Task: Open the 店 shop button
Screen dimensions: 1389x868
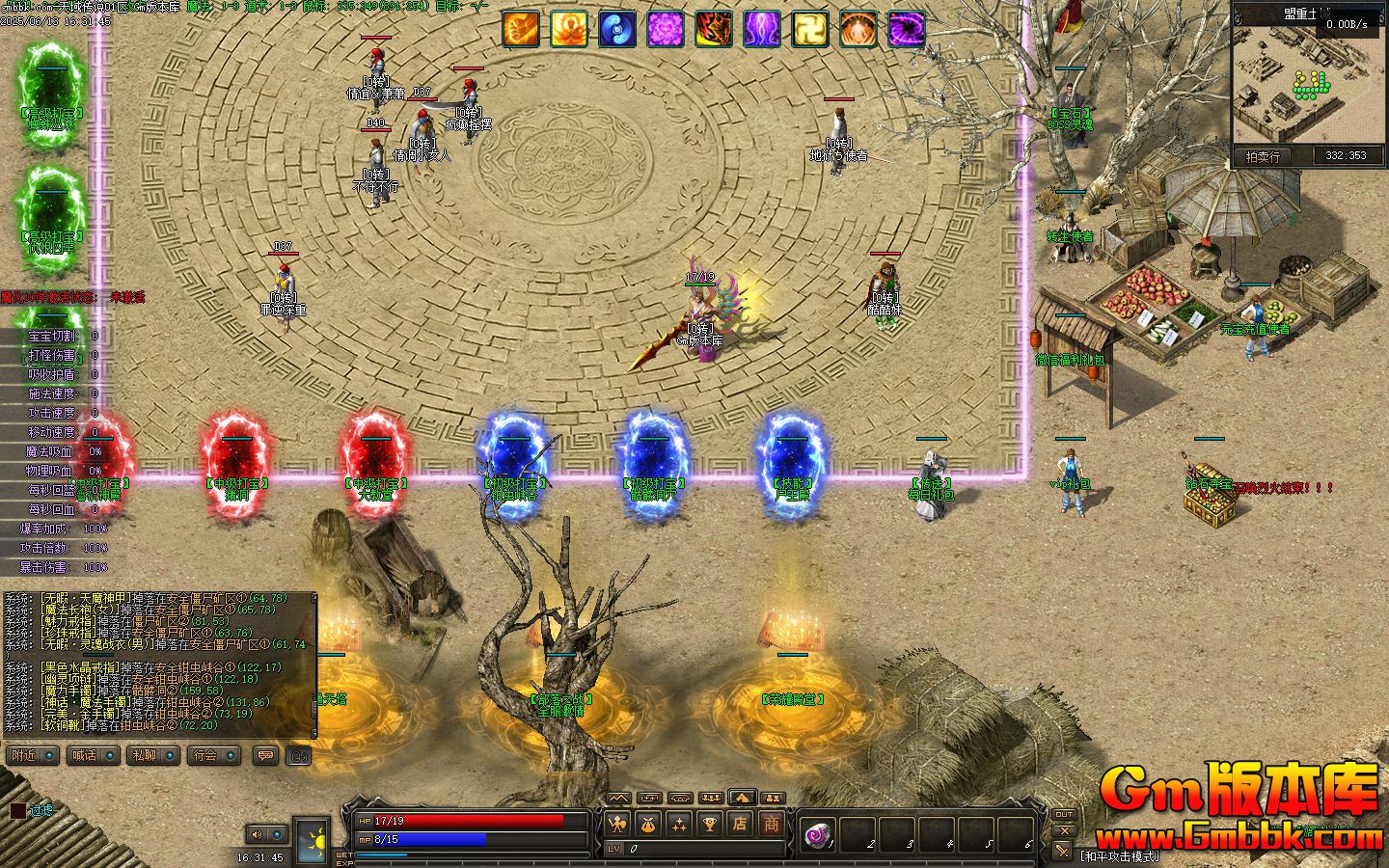Action: [x=740, y=825]
